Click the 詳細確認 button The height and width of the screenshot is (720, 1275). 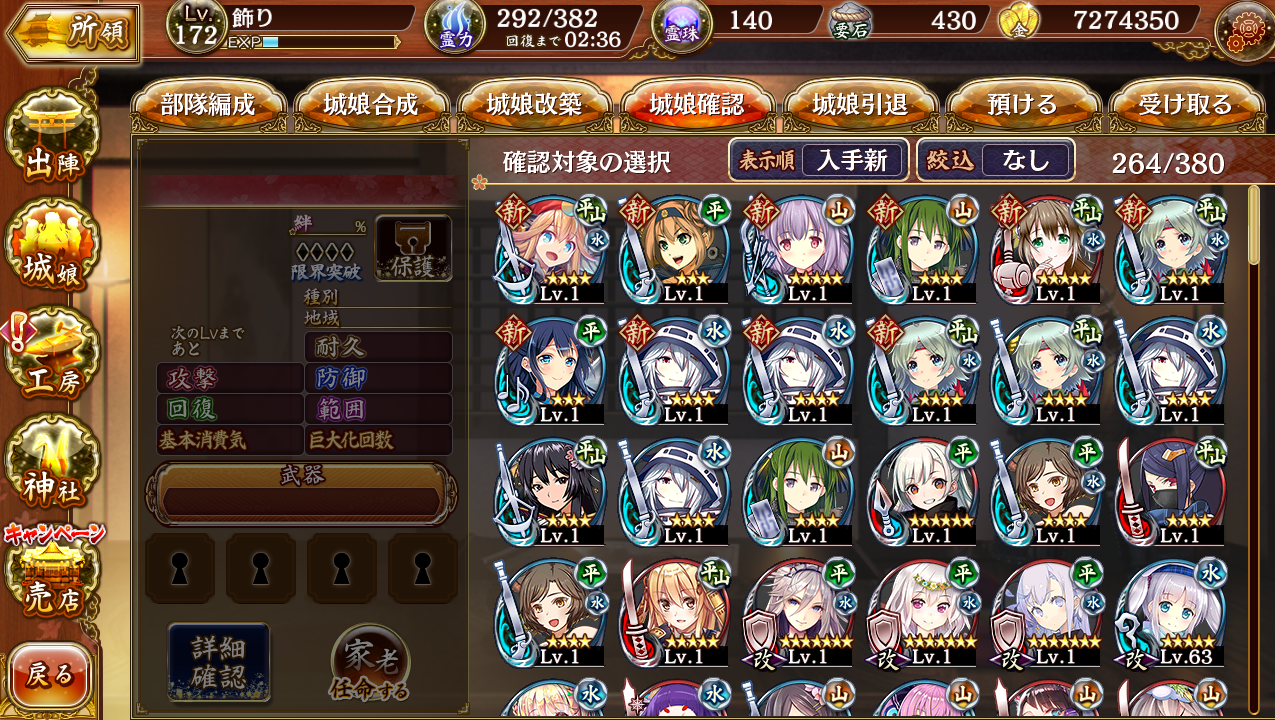tap(218, 660)
